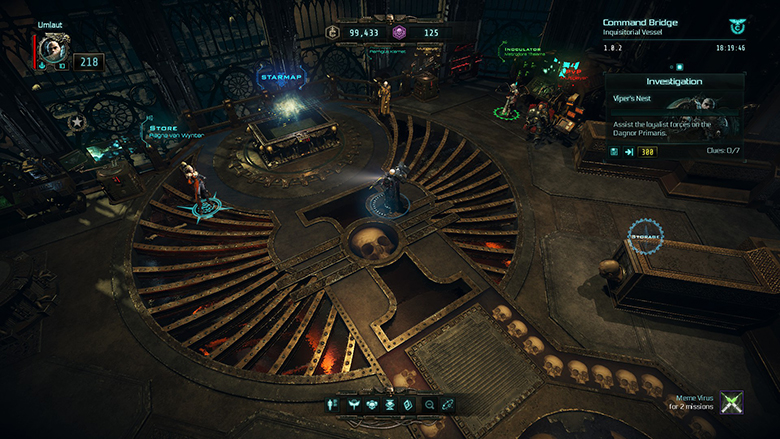Click the arrow icon in the Investigation panel
The width and height of the screenshot is (780, 439).
(x=629, y=152)
